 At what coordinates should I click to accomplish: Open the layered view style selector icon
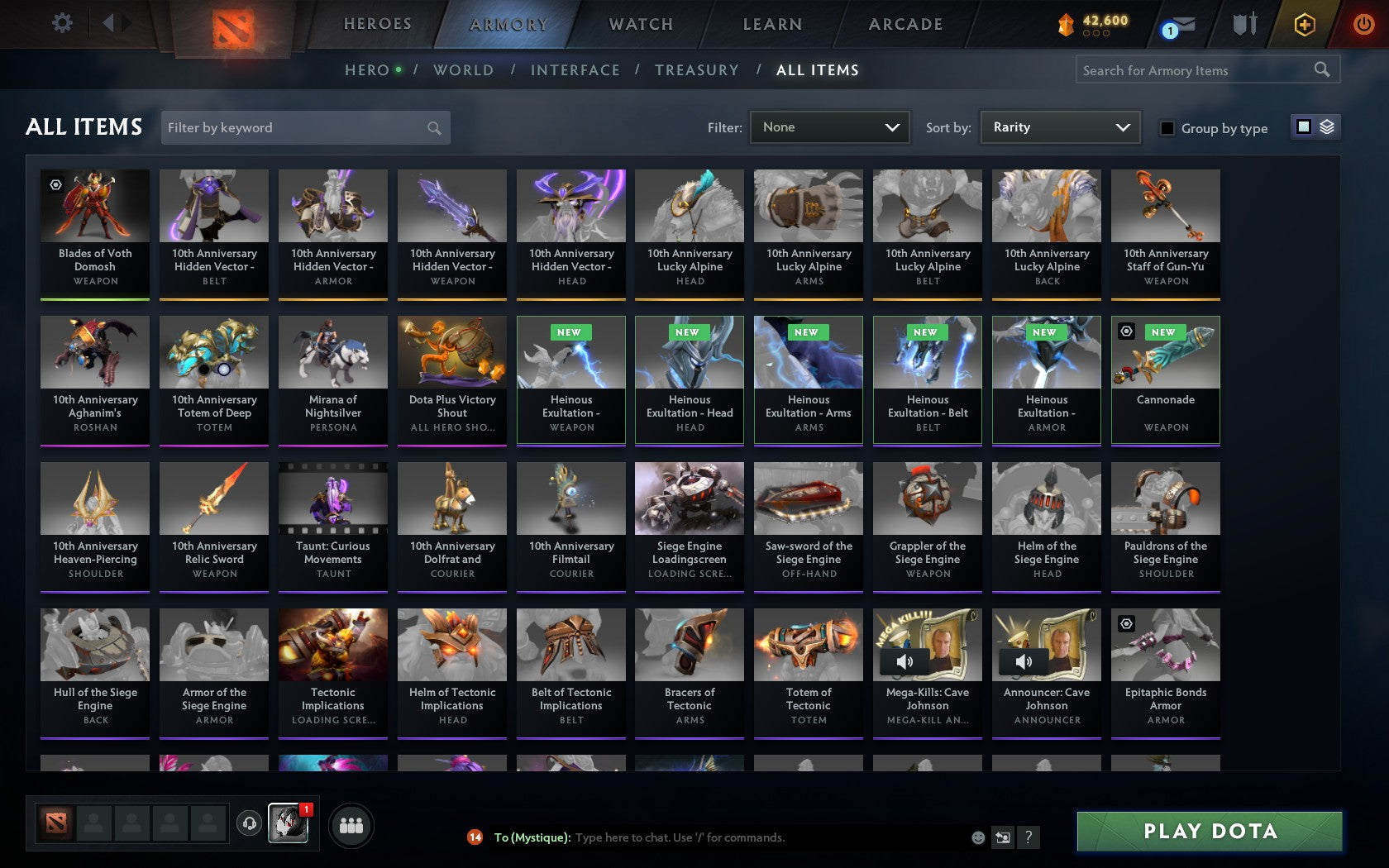[1326, 126]
